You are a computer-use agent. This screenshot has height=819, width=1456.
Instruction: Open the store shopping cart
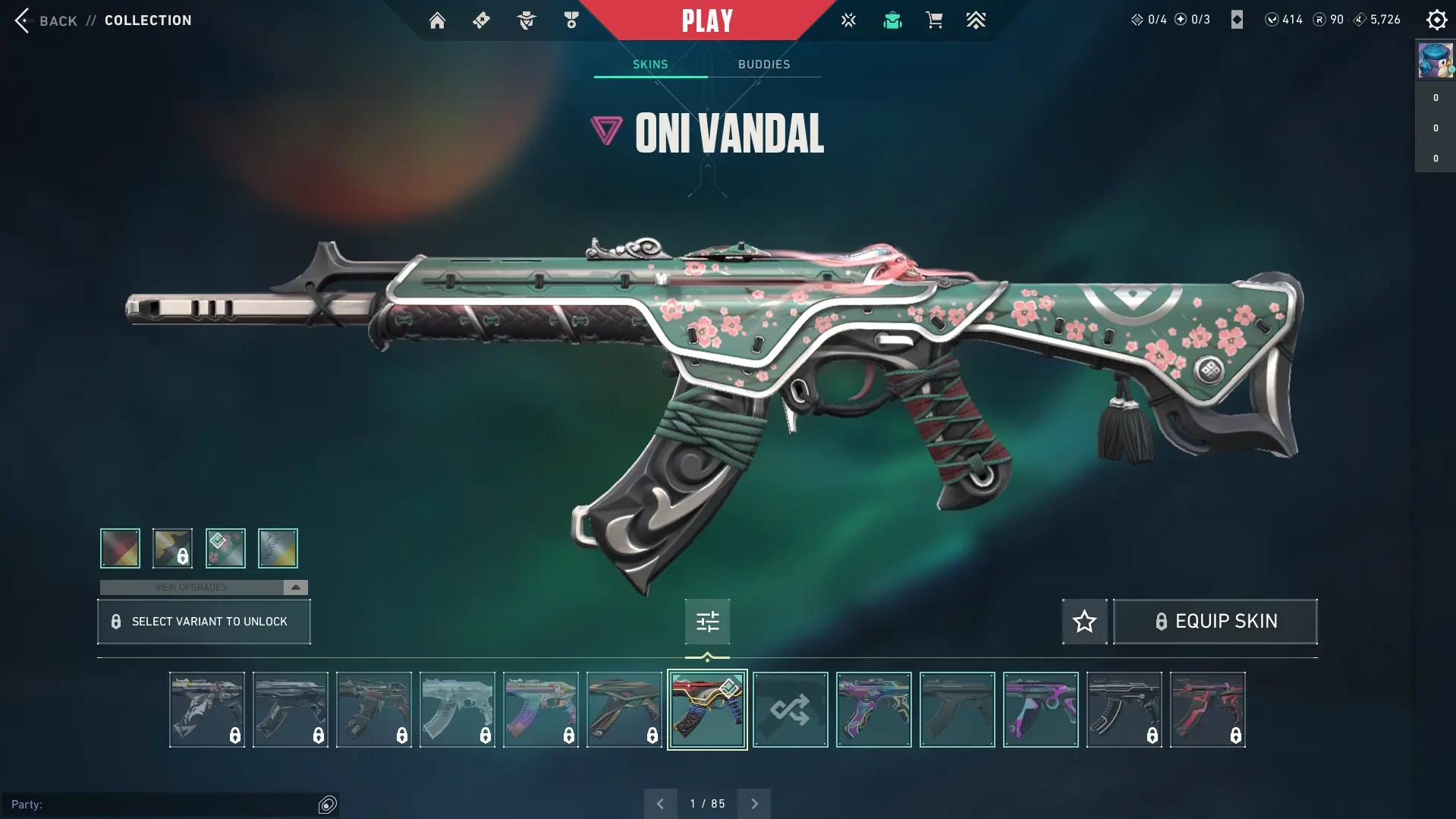click(x=934, y=20)
